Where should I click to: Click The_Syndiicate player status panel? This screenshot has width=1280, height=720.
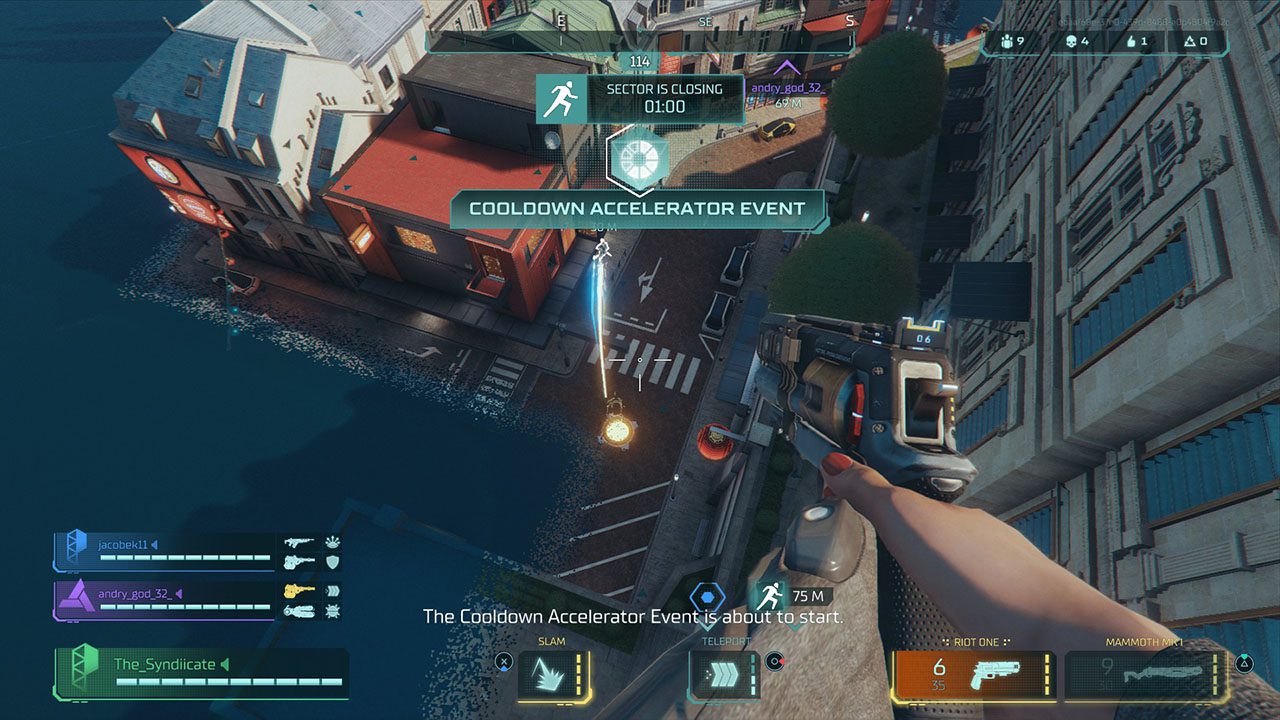[202, 671]
